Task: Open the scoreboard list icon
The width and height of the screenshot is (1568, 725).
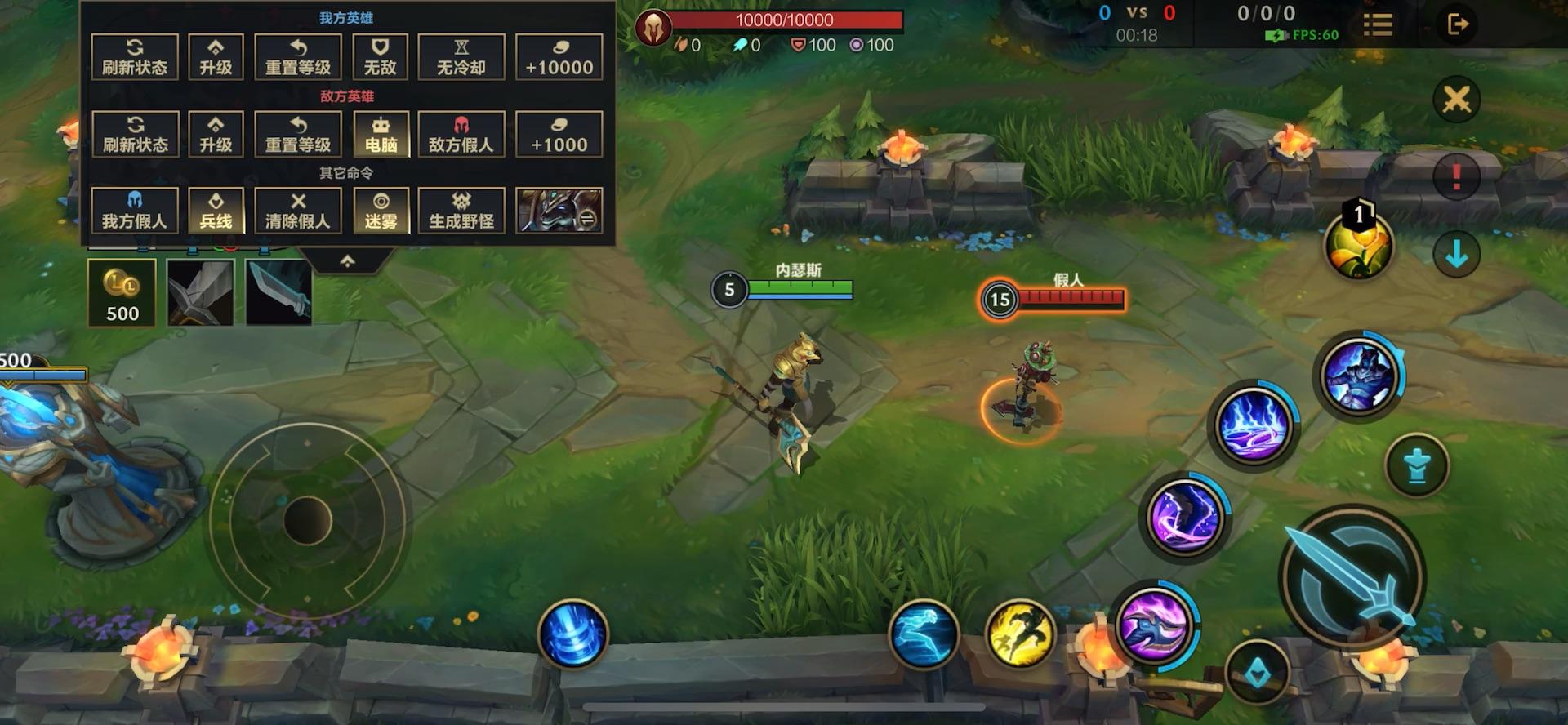Action: [1377, 24]
